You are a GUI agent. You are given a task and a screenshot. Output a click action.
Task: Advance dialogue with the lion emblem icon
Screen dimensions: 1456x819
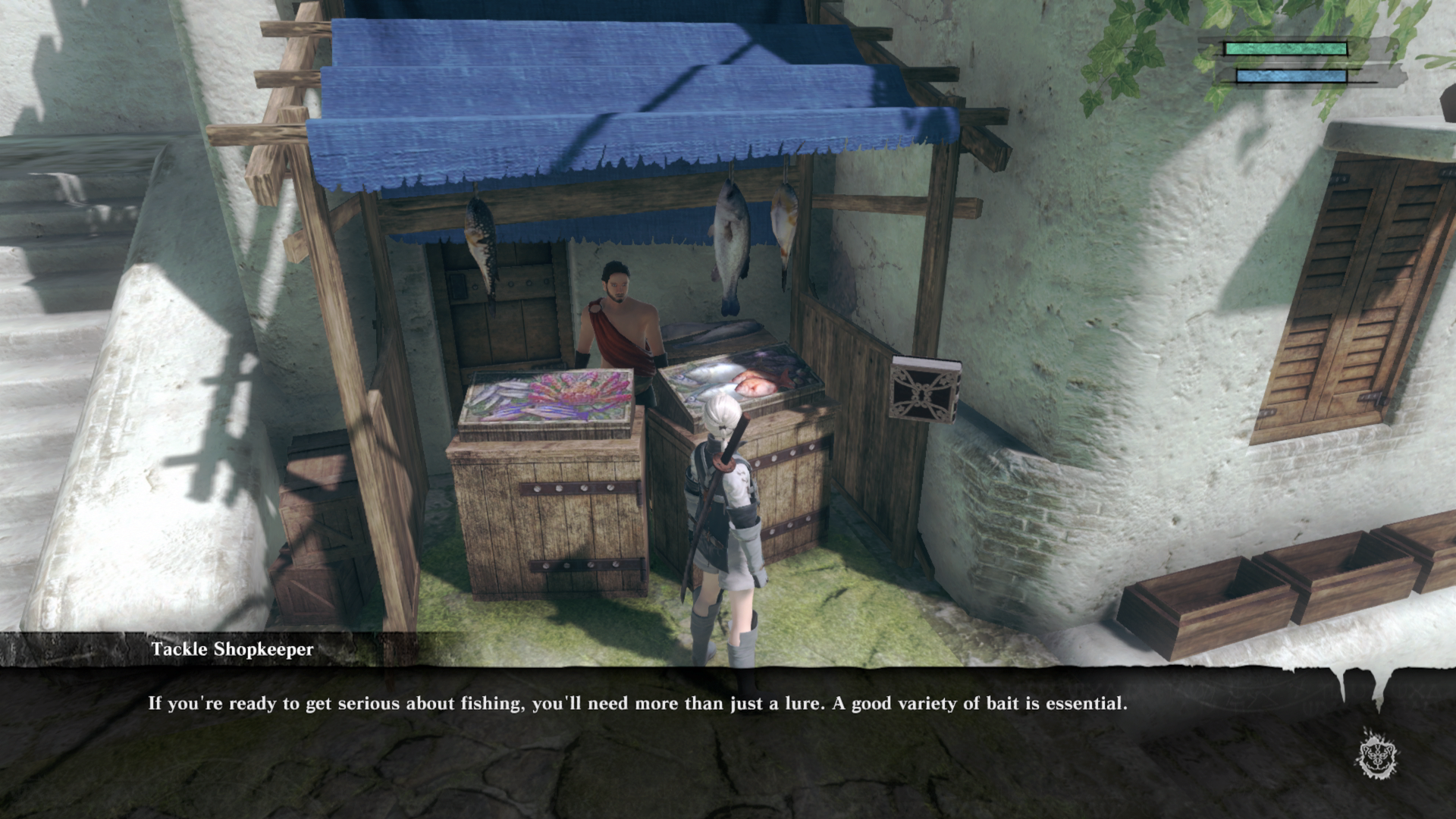[x=1377, y=754]
